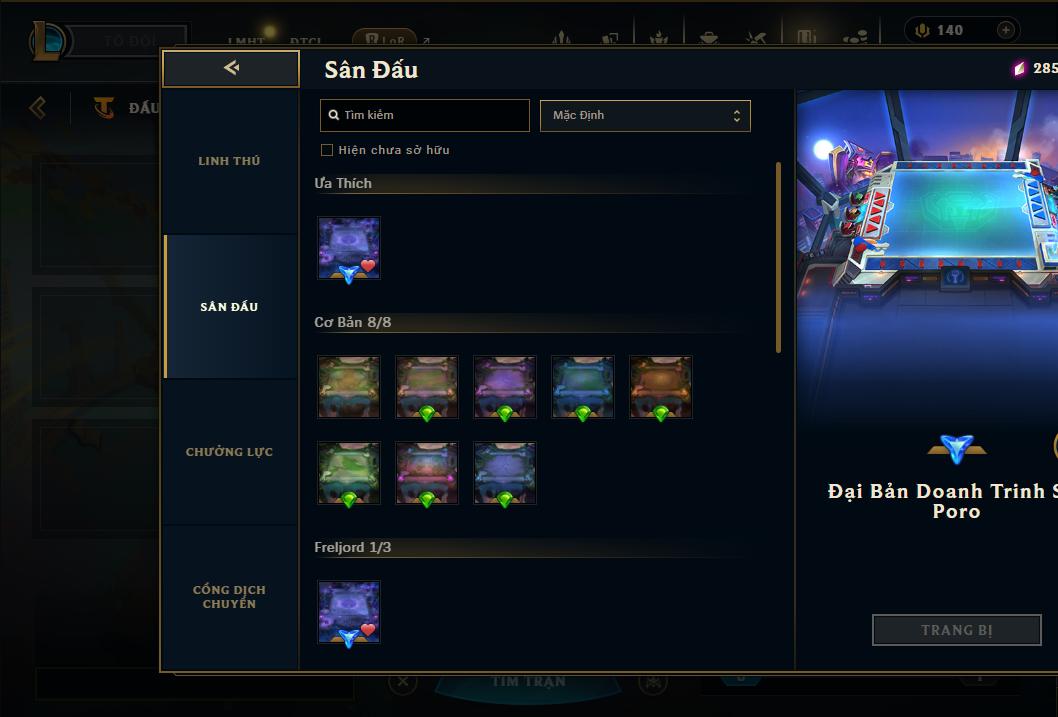Click the Tìm kiếm search field
The image size is (1058, 717).
[x=425, y=115]
